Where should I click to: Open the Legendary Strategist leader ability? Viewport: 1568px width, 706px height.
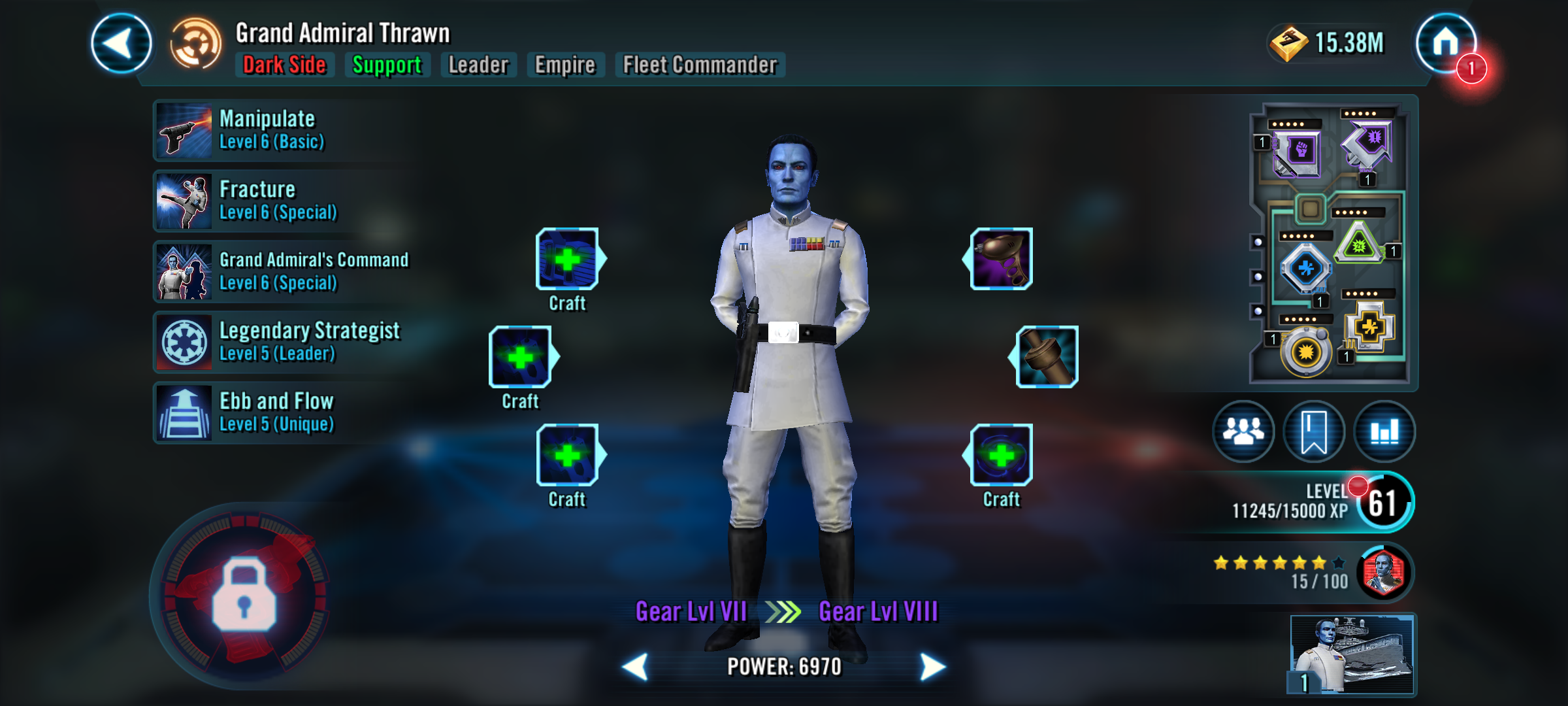click(184, 343)
